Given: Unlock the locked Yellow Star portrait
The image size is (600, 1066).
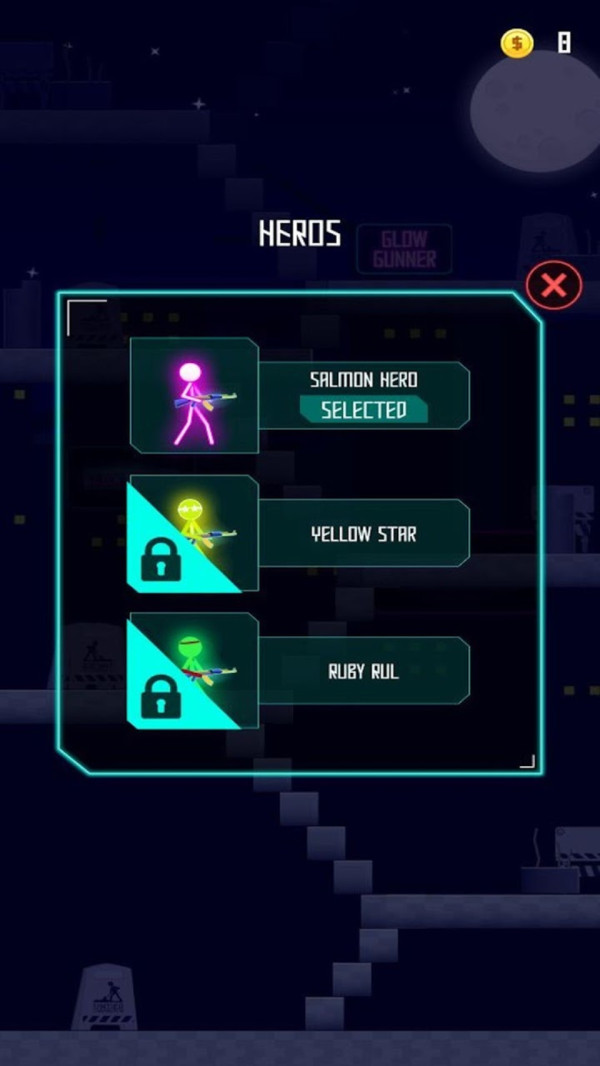Looking at the screenshot, I should [192, 534].
